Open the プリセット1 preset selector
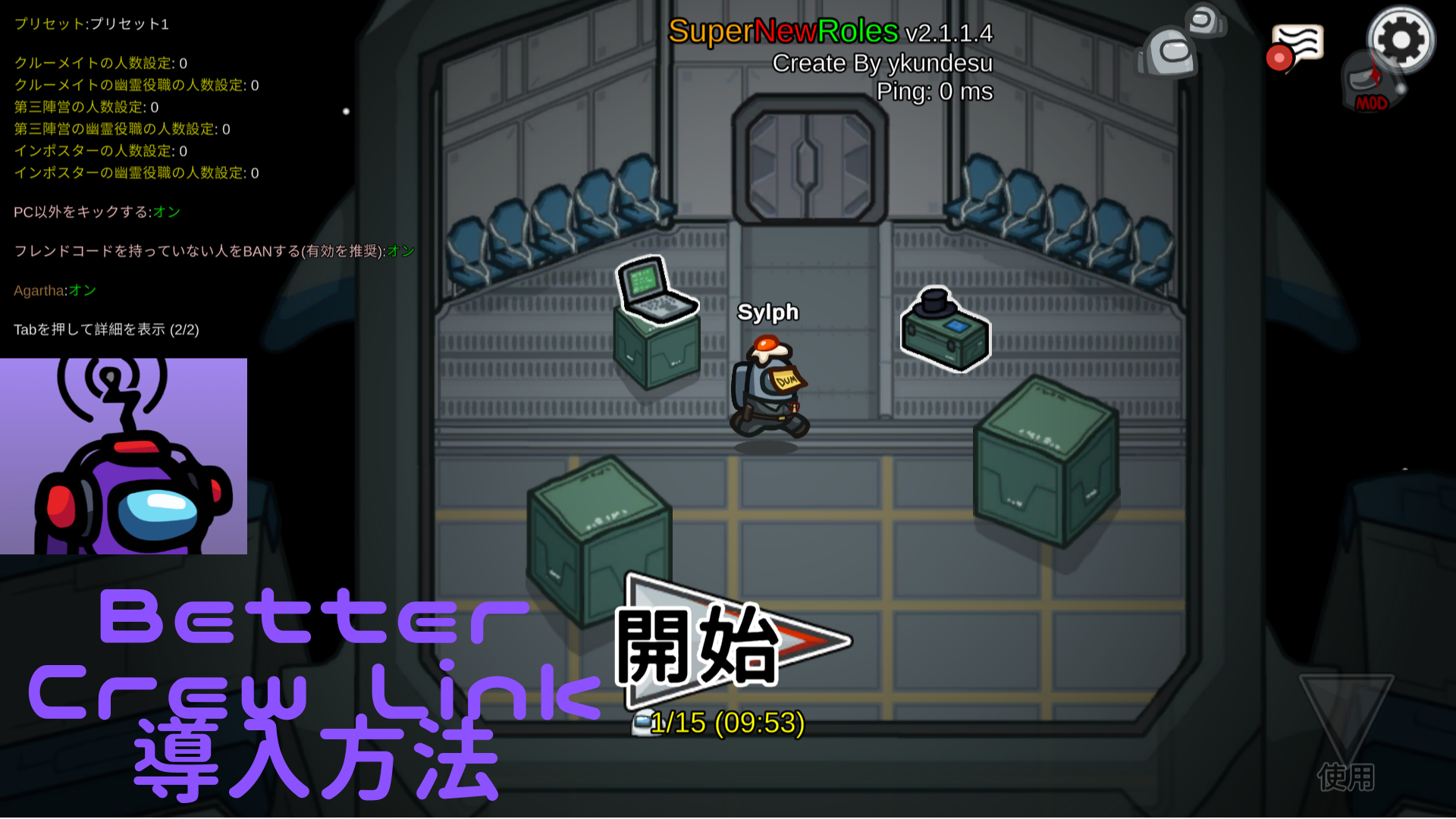Screen dimensions: 1456x819 pos(91,24)
